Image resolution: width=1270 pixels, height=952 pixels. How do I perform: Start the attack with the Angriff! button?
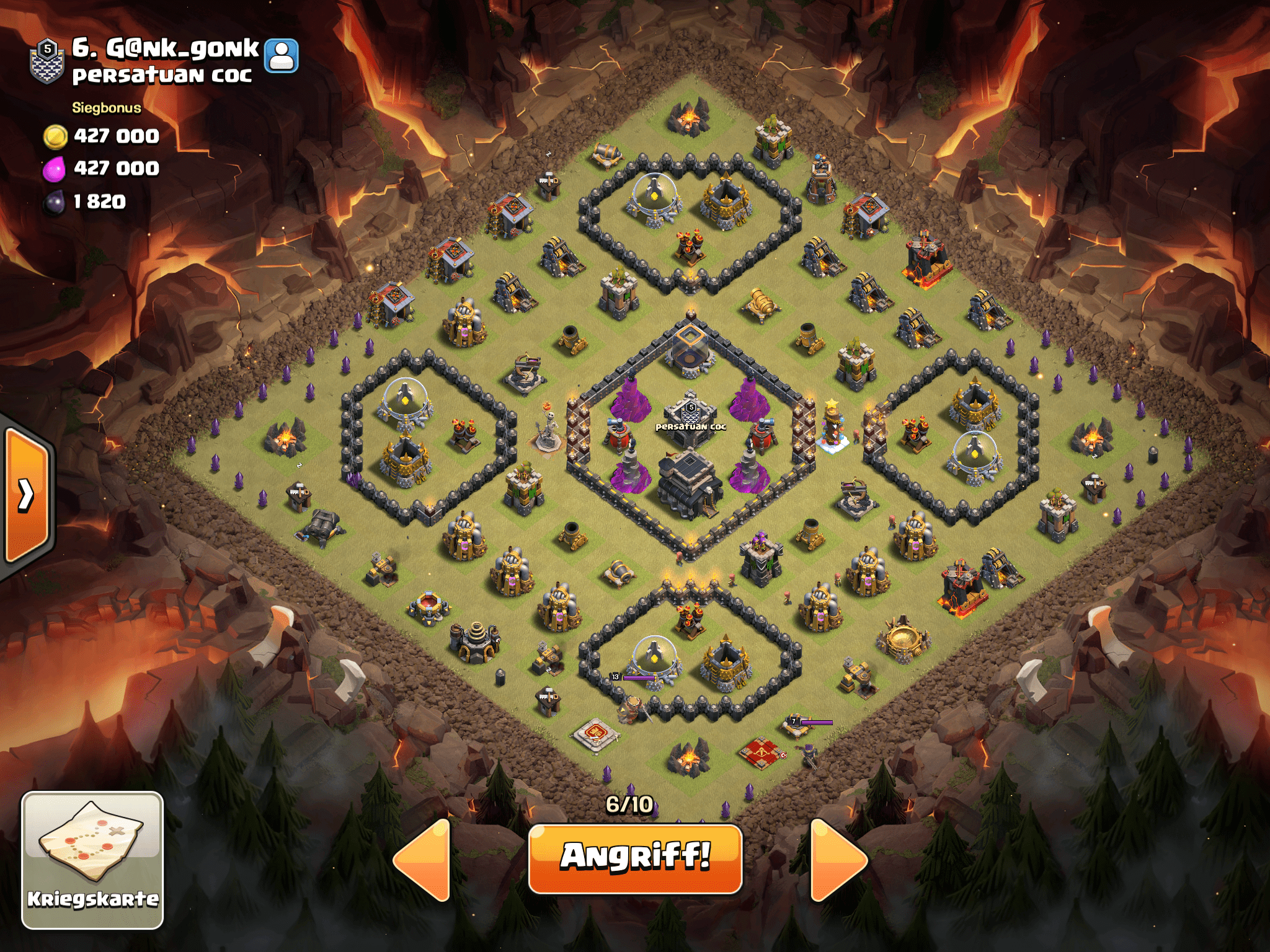pos(635,858)
